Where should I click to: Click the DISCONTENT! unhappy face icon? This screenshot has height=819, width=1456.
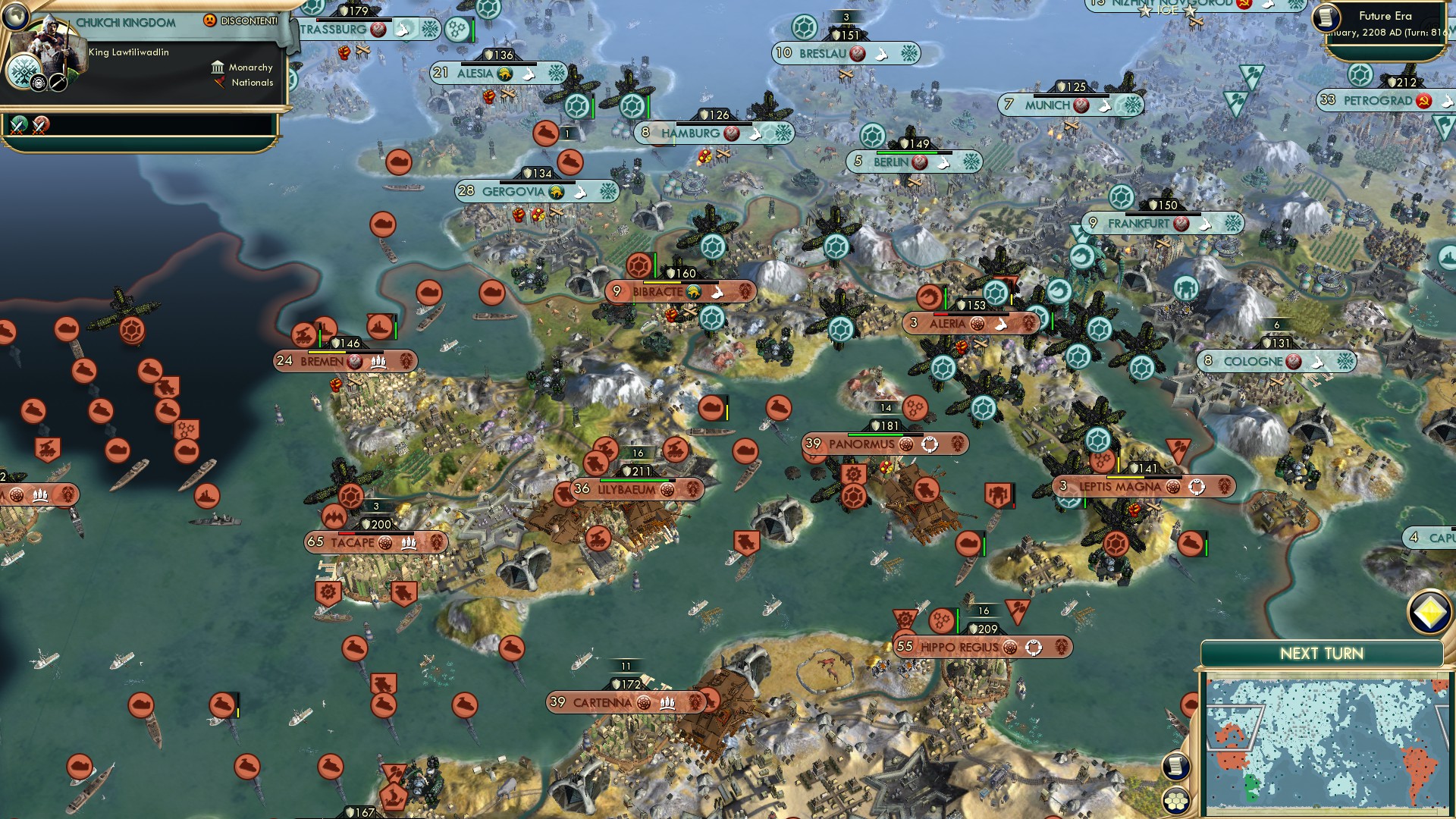(x=210, y=21)
